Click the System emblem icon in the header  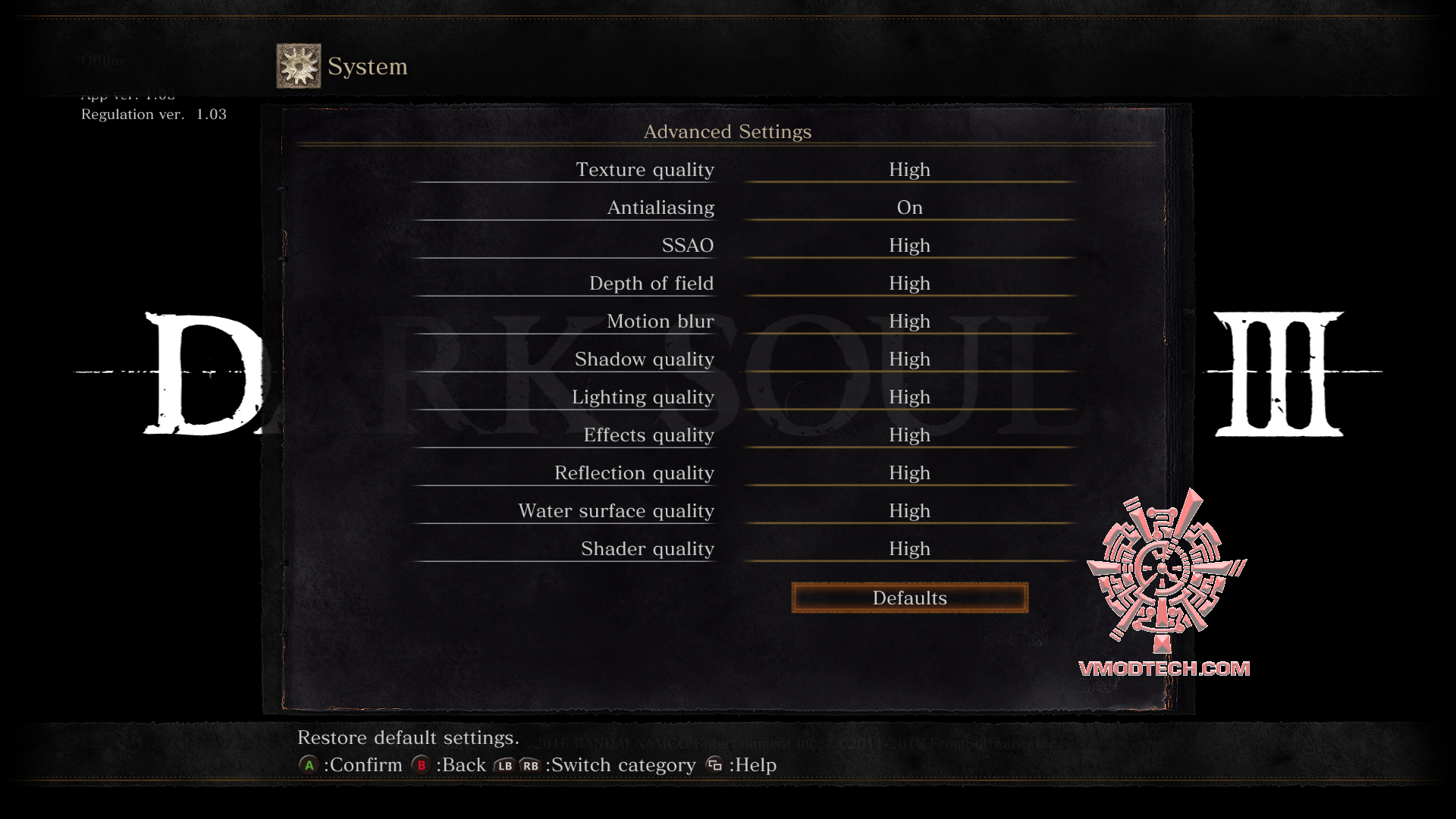pyautogui.click(x=297, y=65)
